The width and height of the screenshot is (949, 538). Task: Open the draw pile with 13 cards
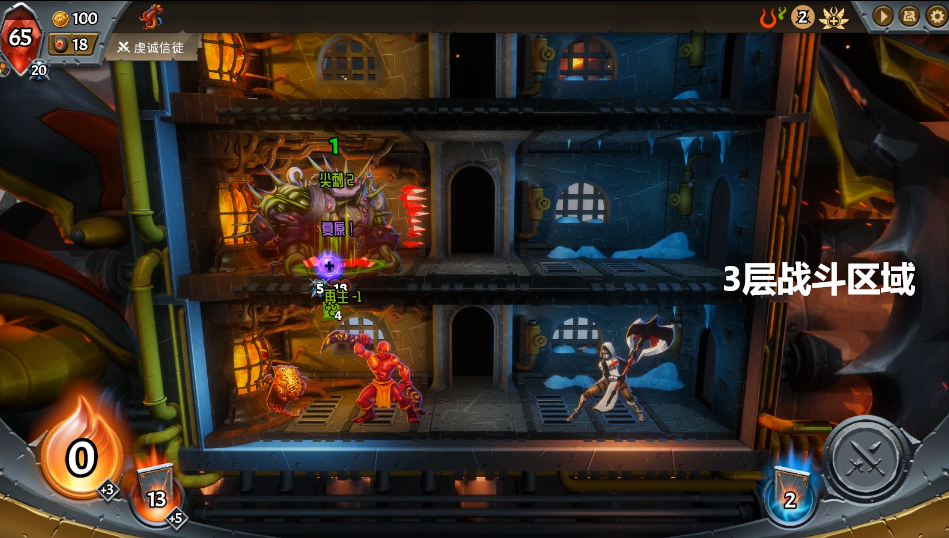click(x=156, y=491)
